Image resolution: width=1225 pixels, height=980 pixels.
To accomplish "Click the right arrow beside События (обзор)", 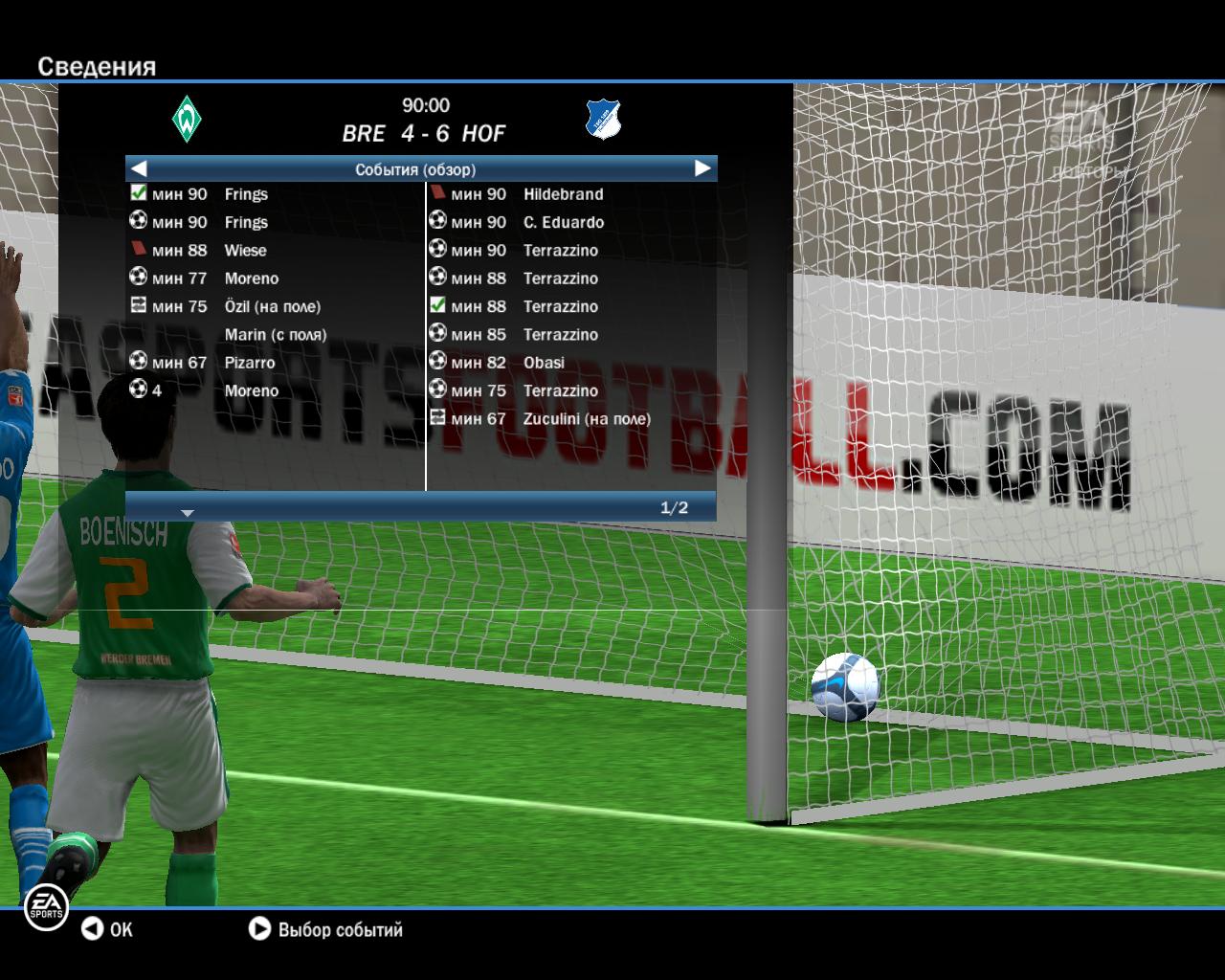I will click(702, 168).
